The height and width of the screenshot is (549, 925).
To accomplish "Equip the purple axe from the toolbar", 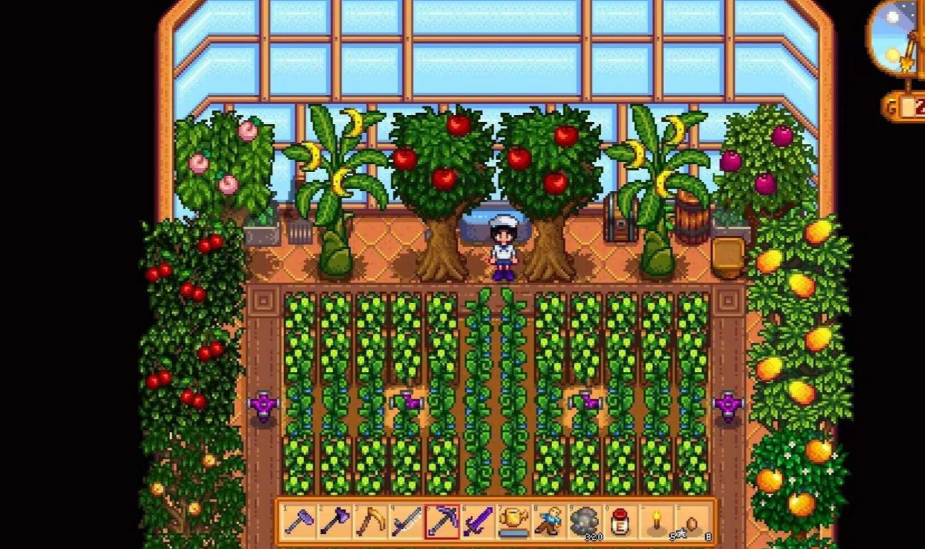I will coord(336,521).
